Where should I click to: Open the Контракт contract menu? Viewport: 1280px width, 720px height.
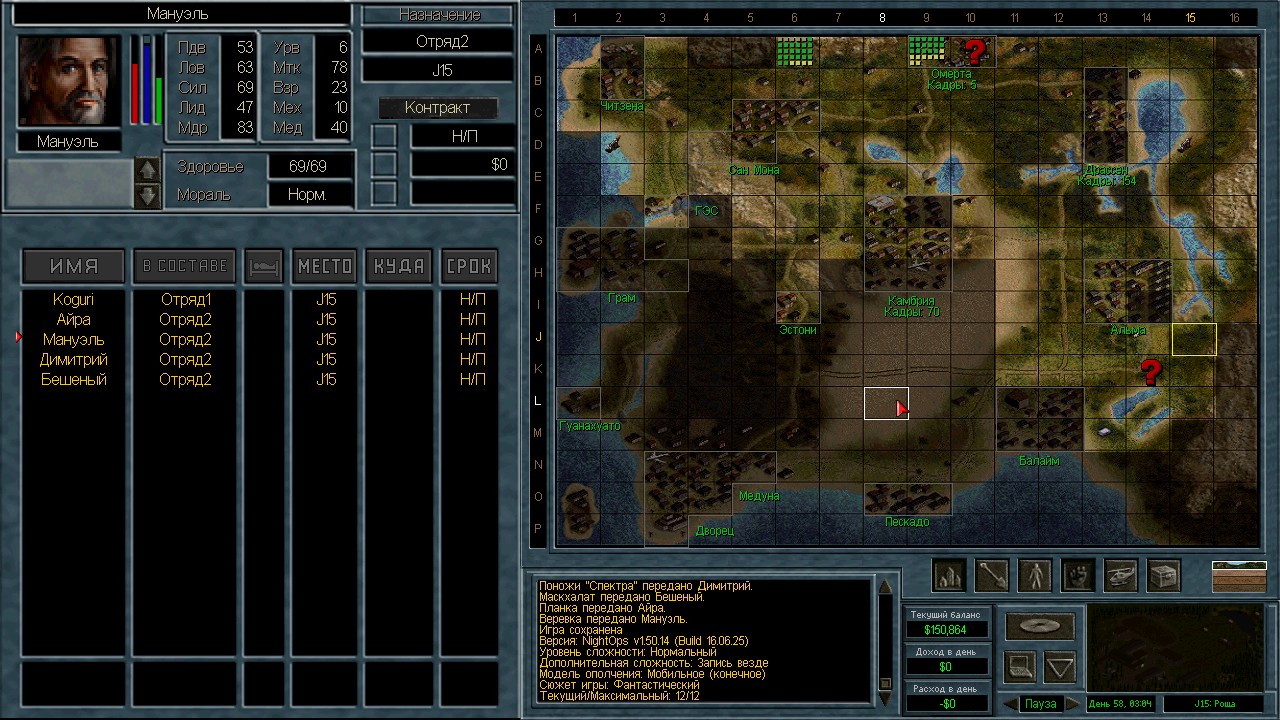tap(437, 108)
